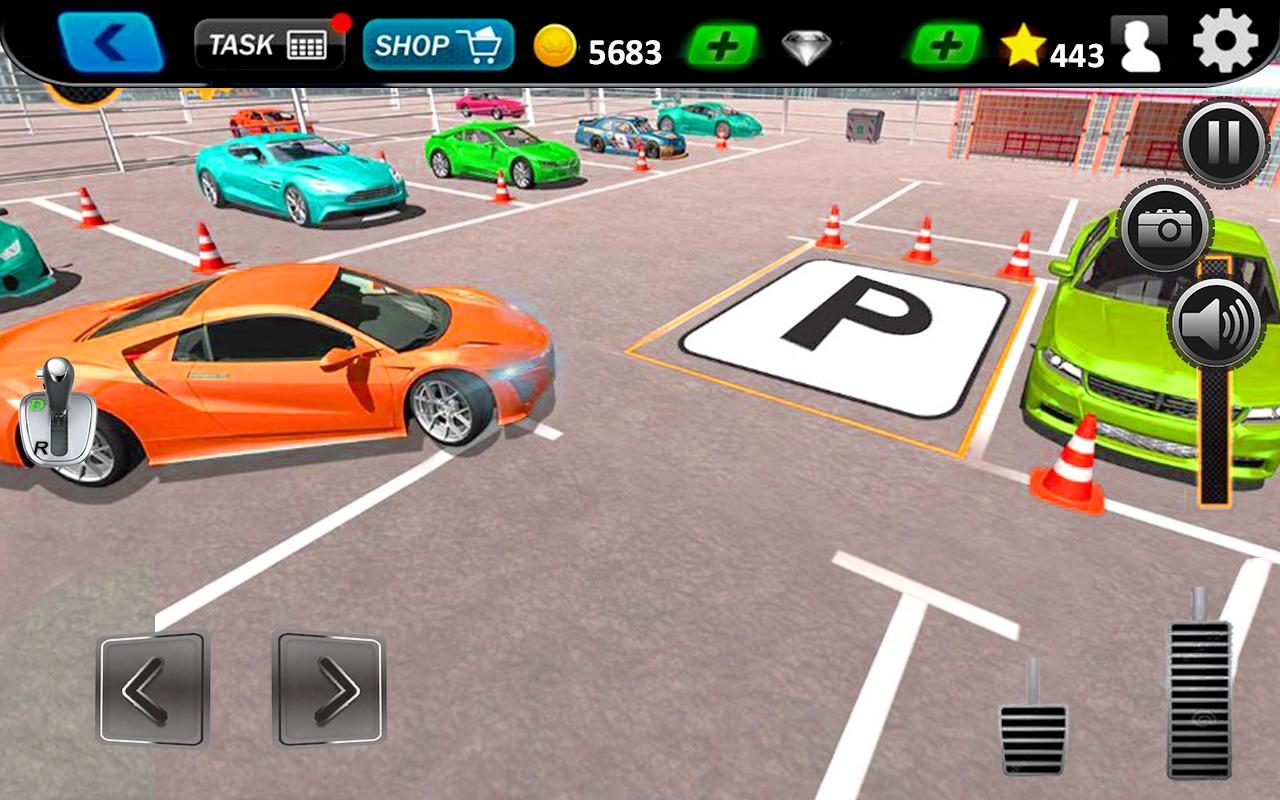
Task: Click the diamond icon
Action: pos(806,47)
